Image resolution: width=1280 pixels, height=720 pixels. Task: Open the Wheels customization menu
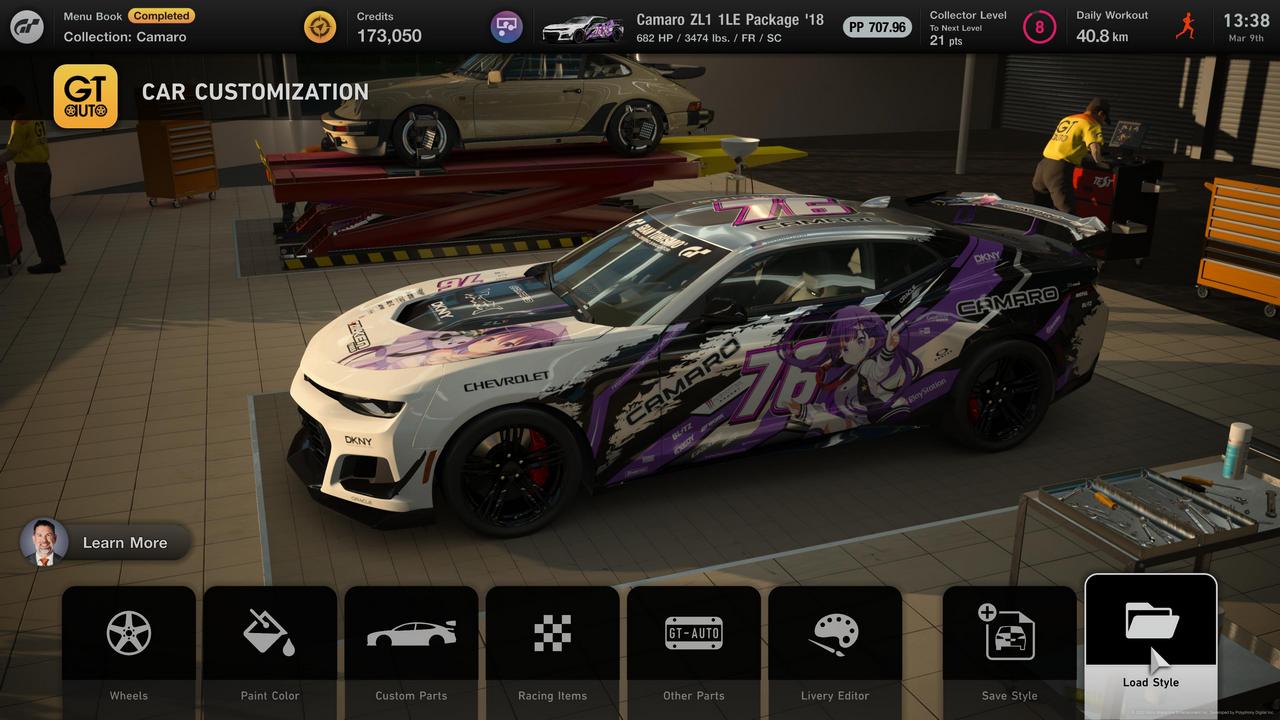click(x=129, y=645)
